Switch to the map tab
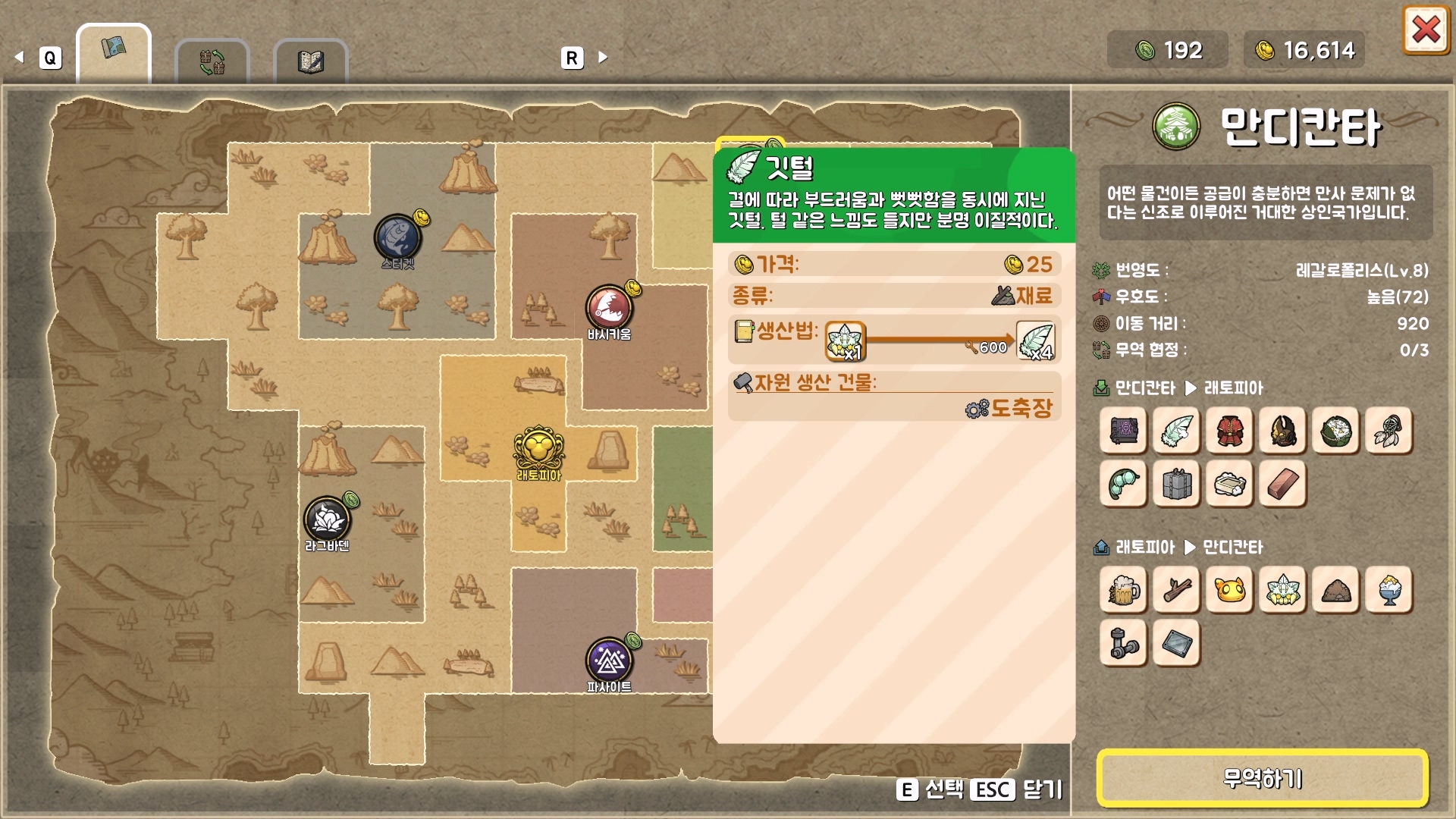Image resolution: width=1456 pixels, height=819 pixels. pyautogui.click(x=114, y=52)
